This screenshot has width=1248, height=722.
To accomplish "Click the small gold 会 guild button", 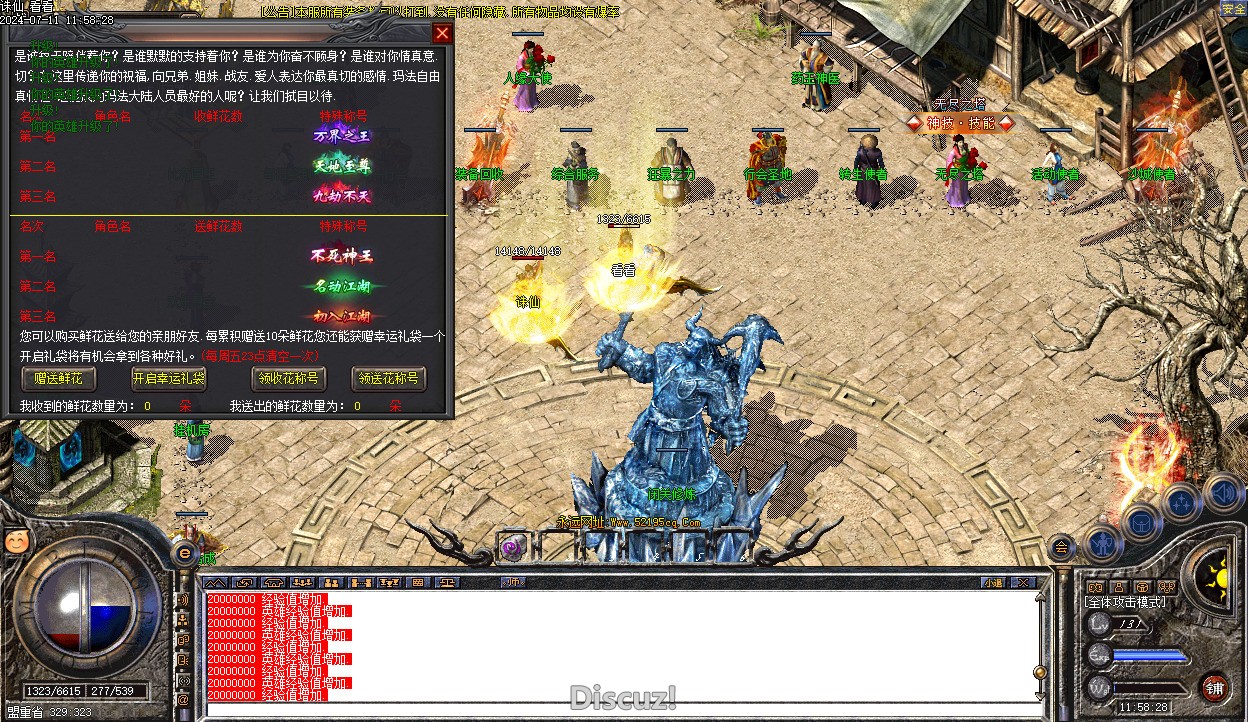I will pyautogui.click(x=1061, y=546).
